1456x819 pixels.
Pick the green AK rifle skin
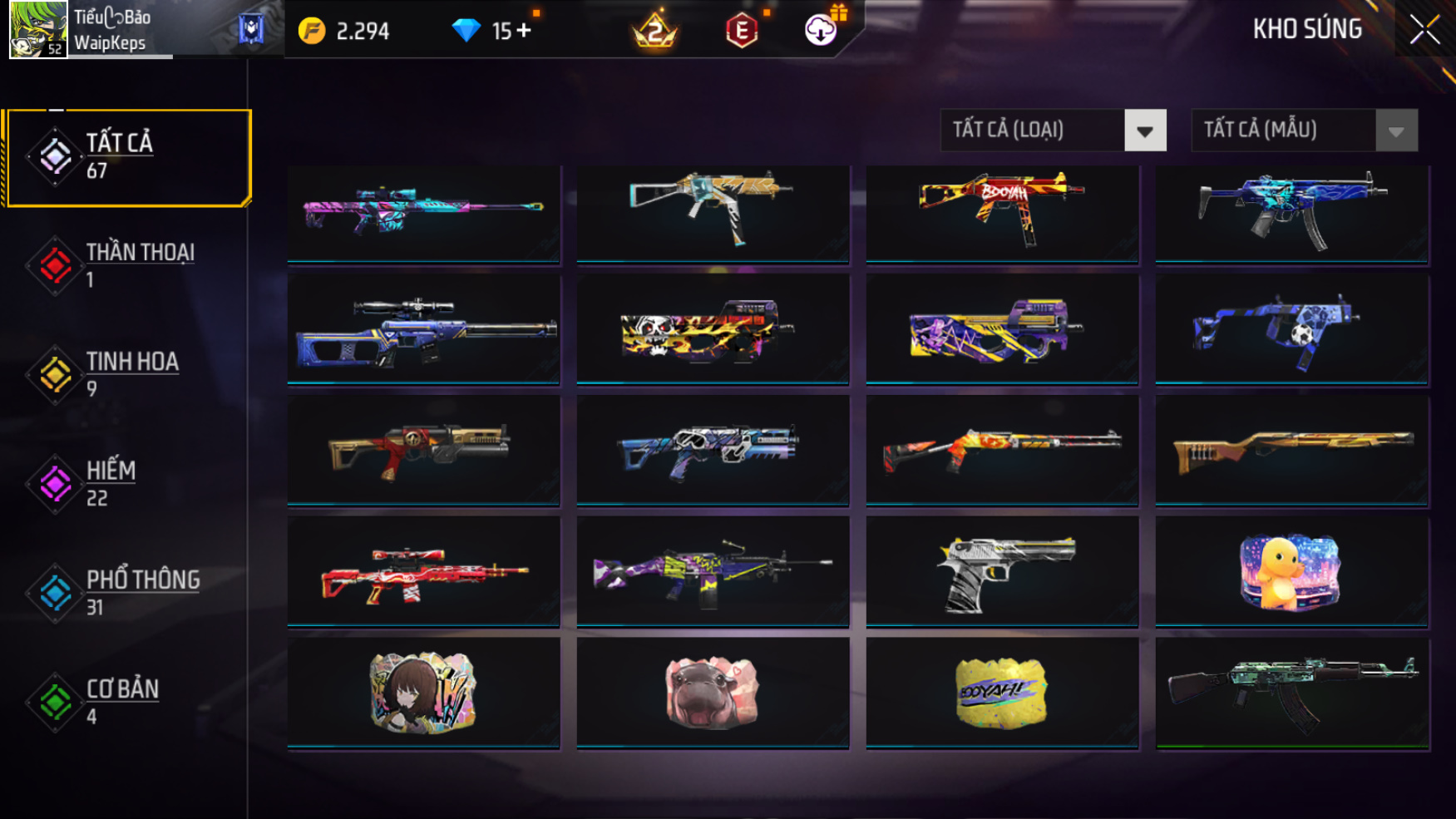tap(1291, 693)
